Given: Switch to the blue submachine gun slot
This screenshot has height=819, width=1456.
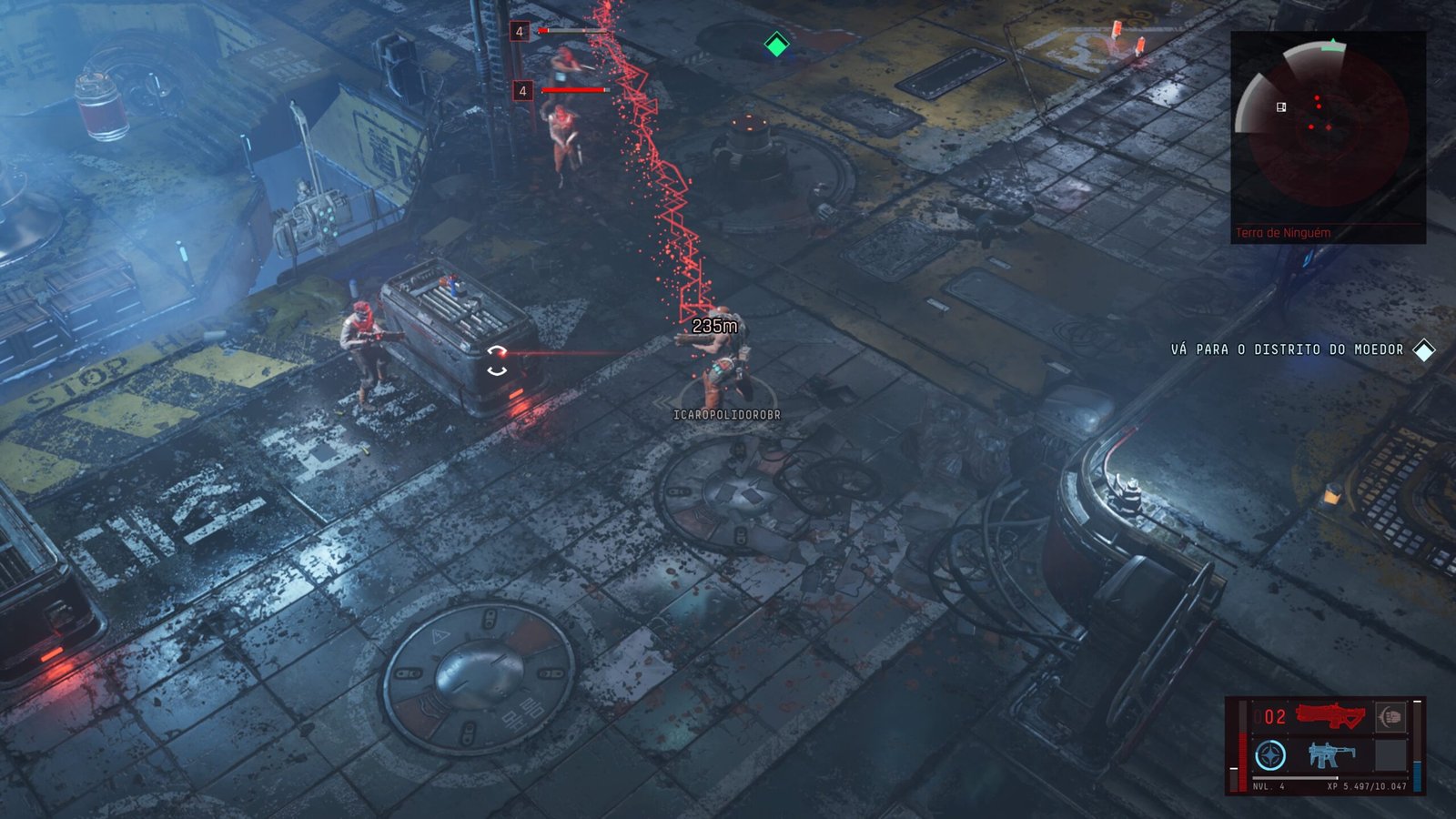Looking at the screenshot, I should [1330, 754].
